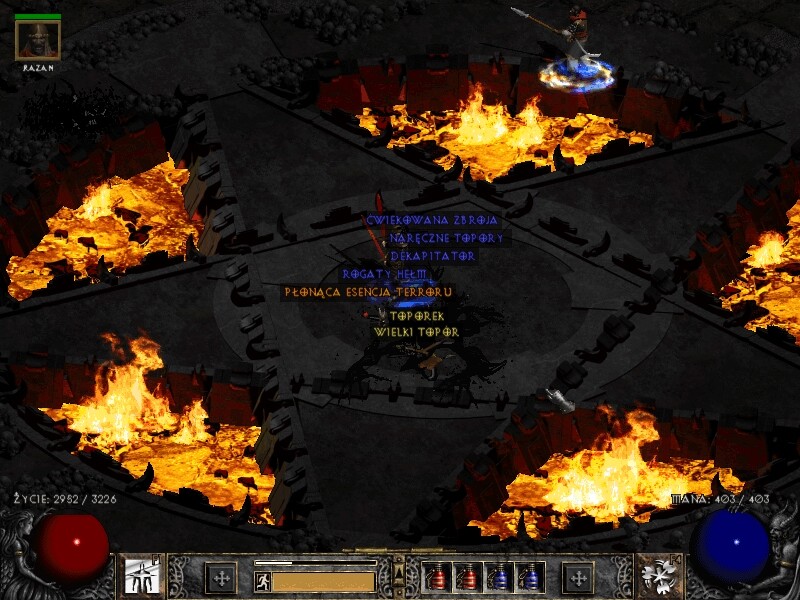Image resolution: width=800 pixels, height=600 pixels.
Task: Use the leftmost red healing potion
Action: pyautogui.click(x=438, y=577)
